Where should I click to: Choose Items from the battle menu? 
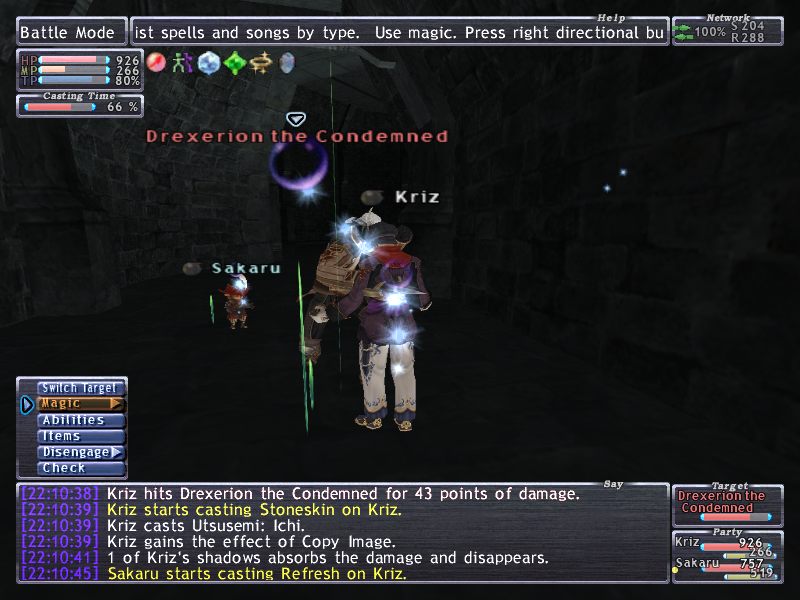(x=79, y=436)
